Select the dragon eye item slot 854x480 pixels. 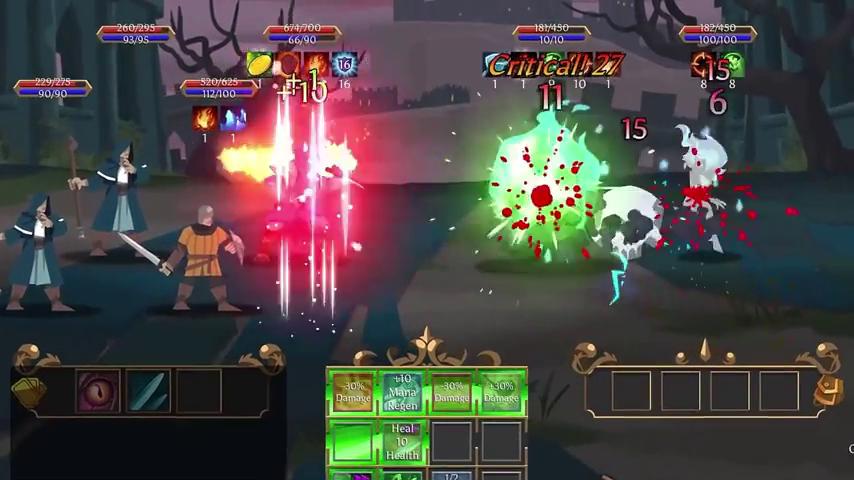pos(98,391)
